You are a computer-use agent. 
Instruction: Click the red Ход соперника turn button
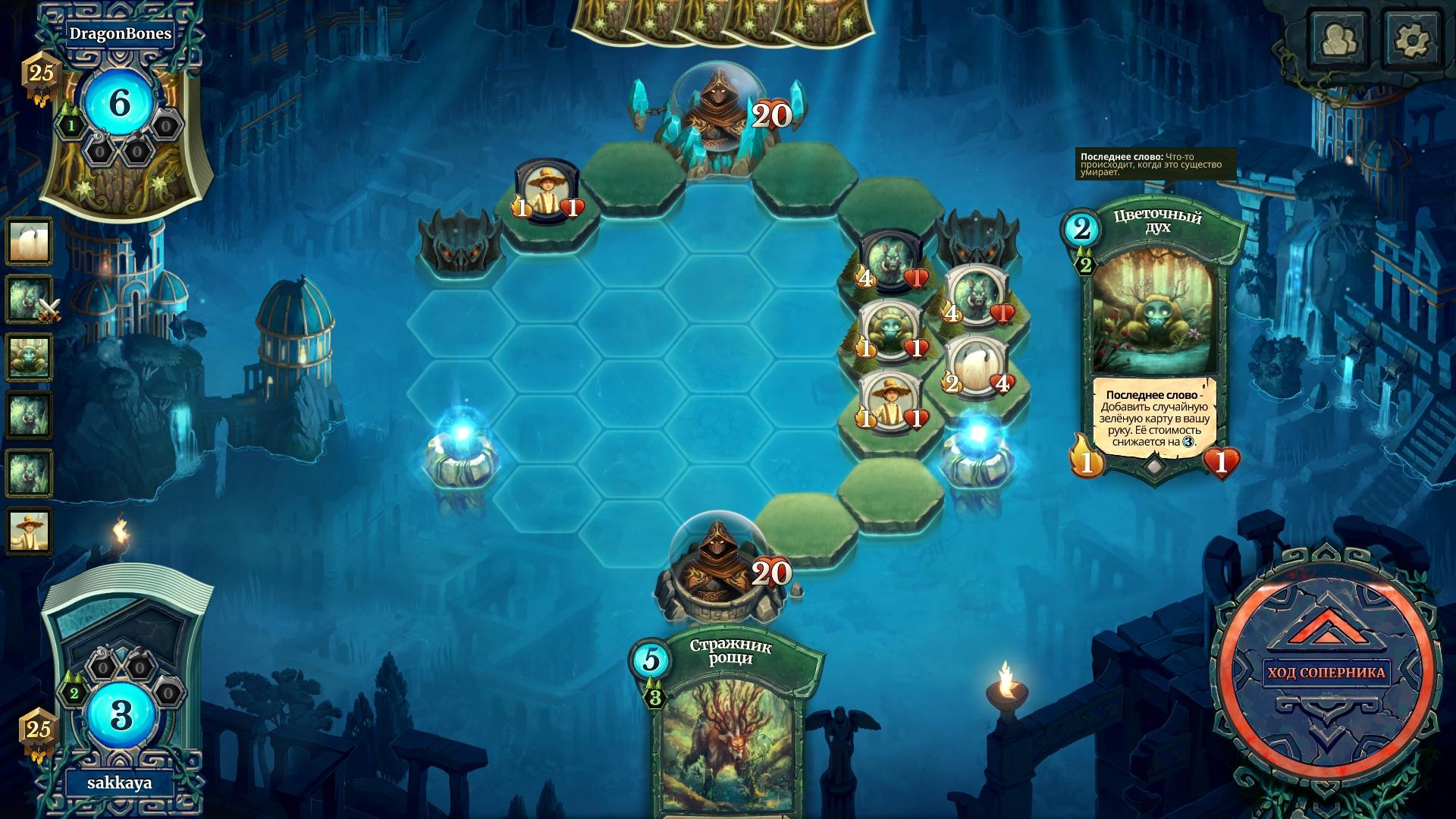point(1326,673)
